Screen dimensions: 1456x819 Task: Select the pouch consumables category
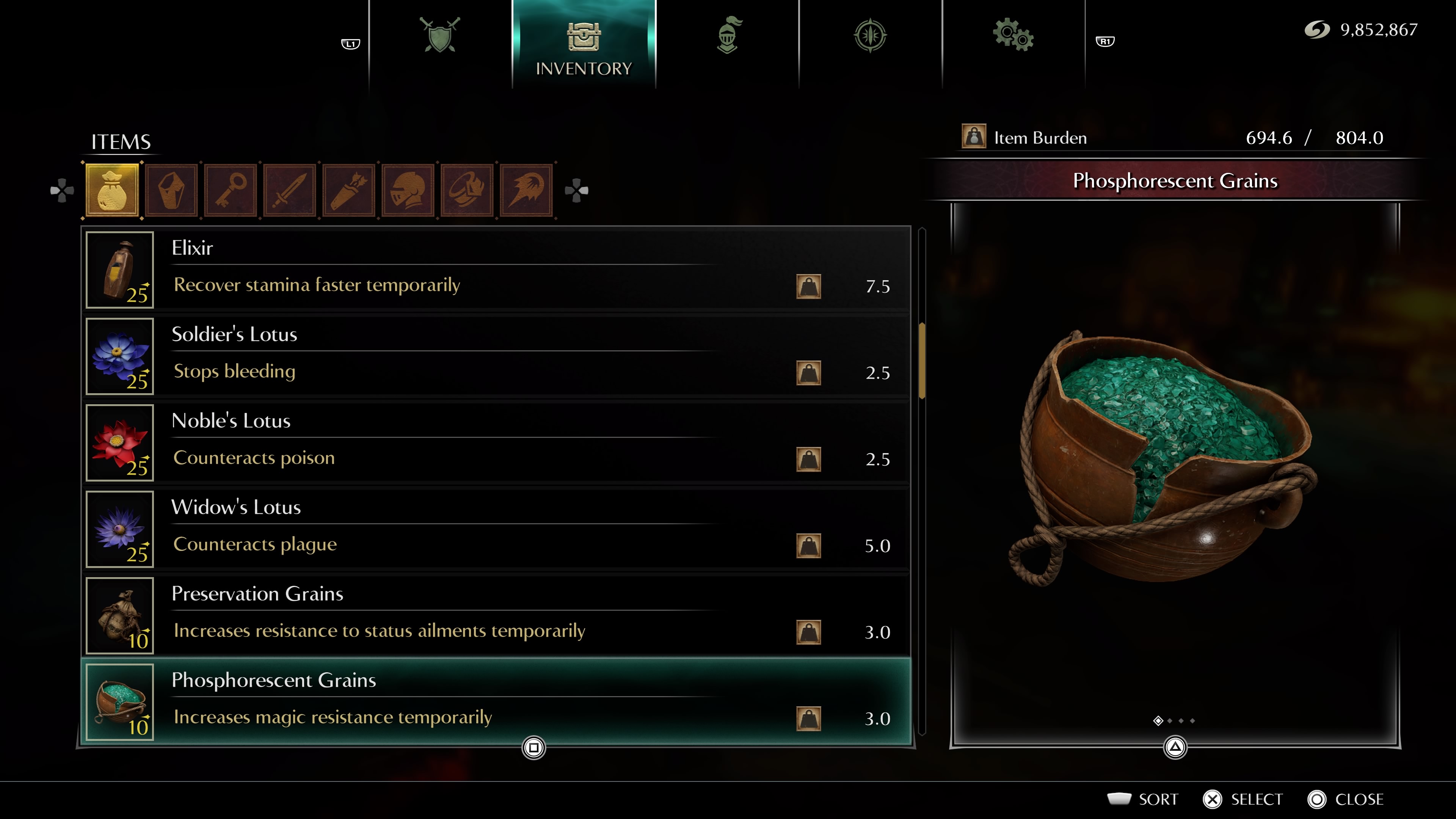[112, 190]
